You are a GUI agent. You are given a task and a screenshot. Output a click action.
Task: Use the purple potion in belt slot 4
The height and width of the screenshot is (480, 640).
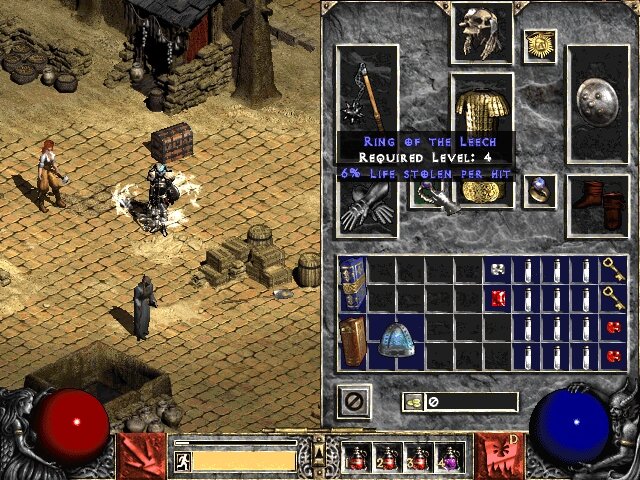pyautogui.click(x=449, y=458)
